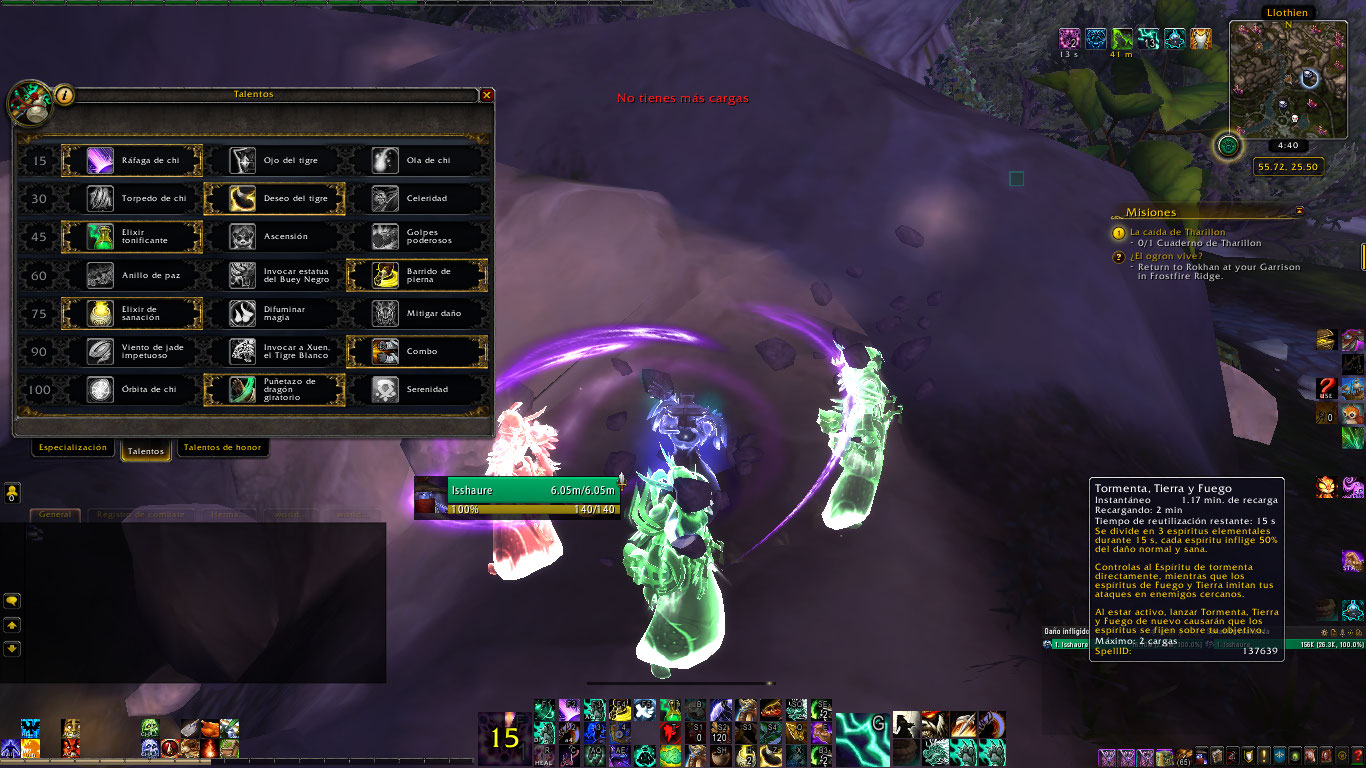This screenshot has height=768, width=1366.
Task: Open the La caída de Tharillon quest
Action: 1177,232
